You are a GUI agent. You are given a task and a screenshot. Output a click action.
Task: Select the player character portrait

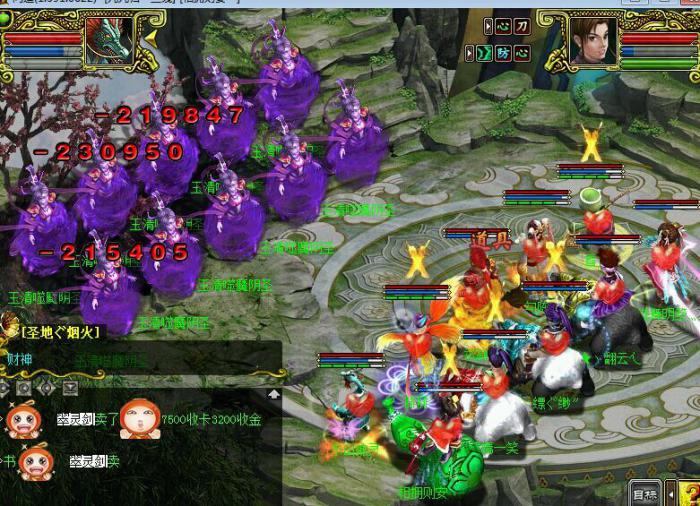tap(592, 39)
